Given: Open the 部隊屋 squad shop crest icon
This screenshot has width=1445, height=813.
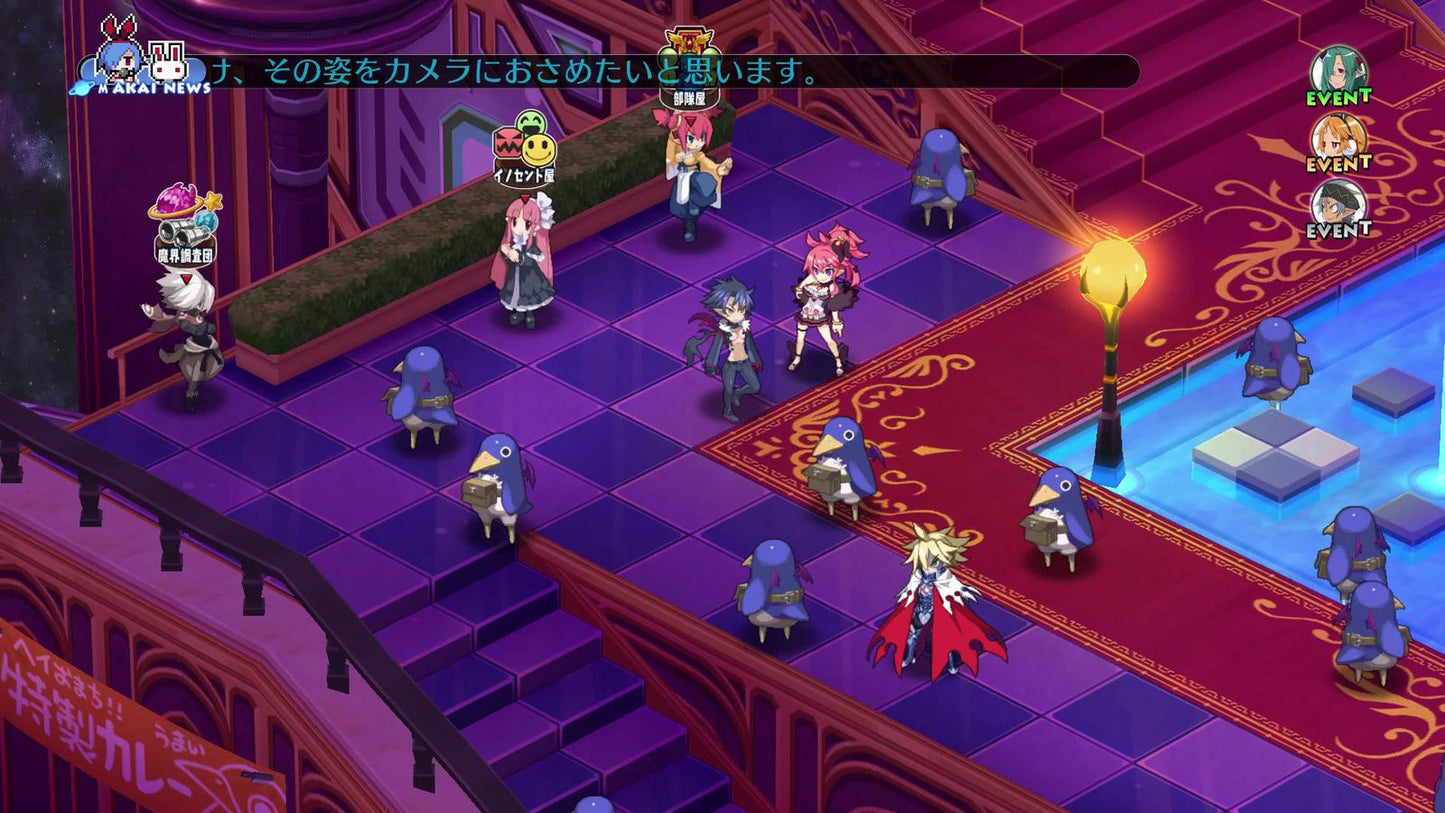Looking at the screenshot, I should coord(689,43).
